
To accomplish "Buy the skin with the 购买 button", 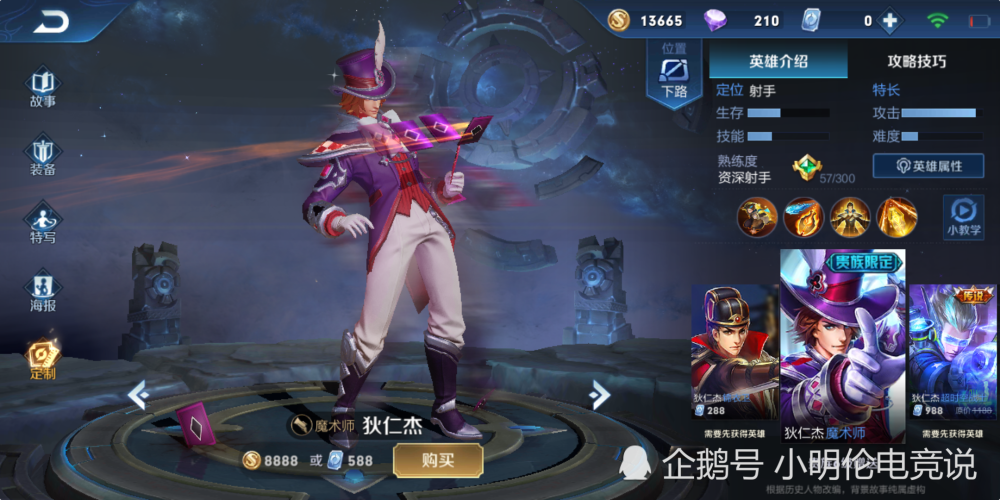I will pyautogui.click(x=438, y=459).
